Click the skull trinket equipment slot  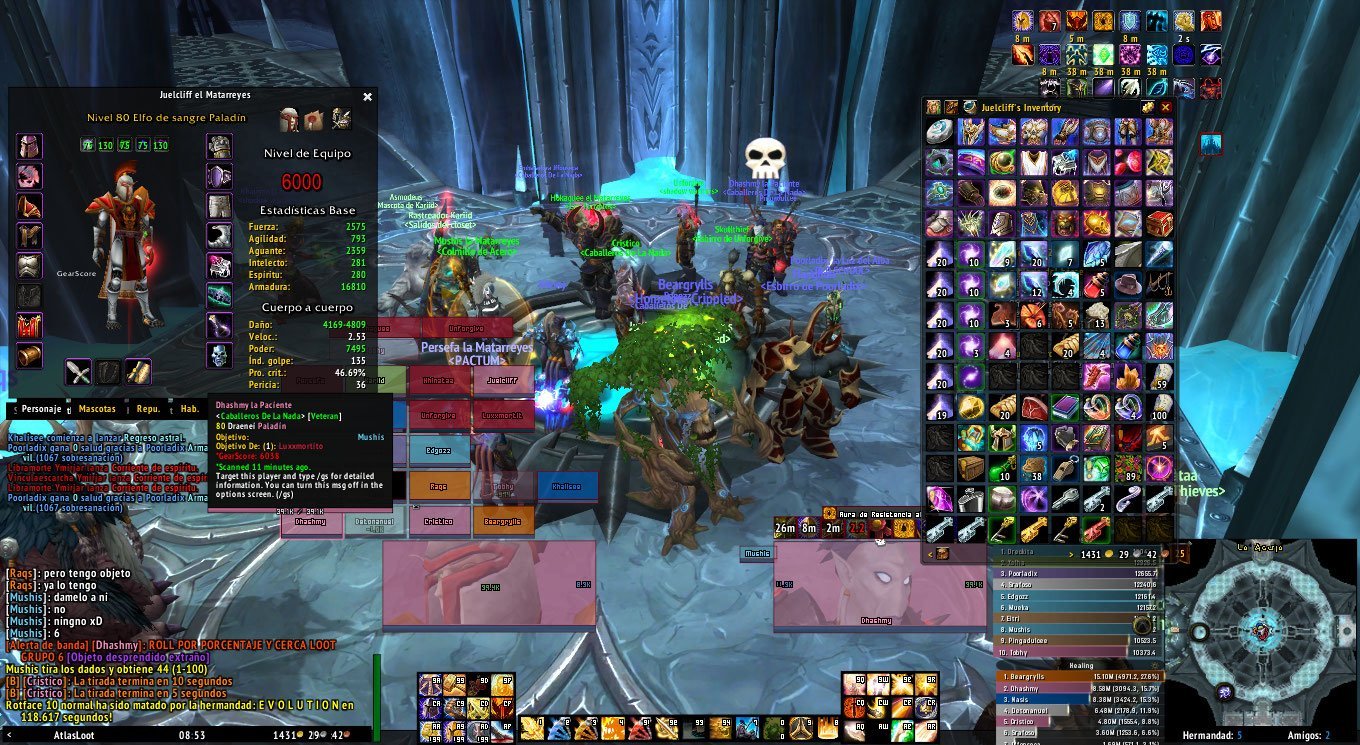pyautogui.click(x=219, y=355)
